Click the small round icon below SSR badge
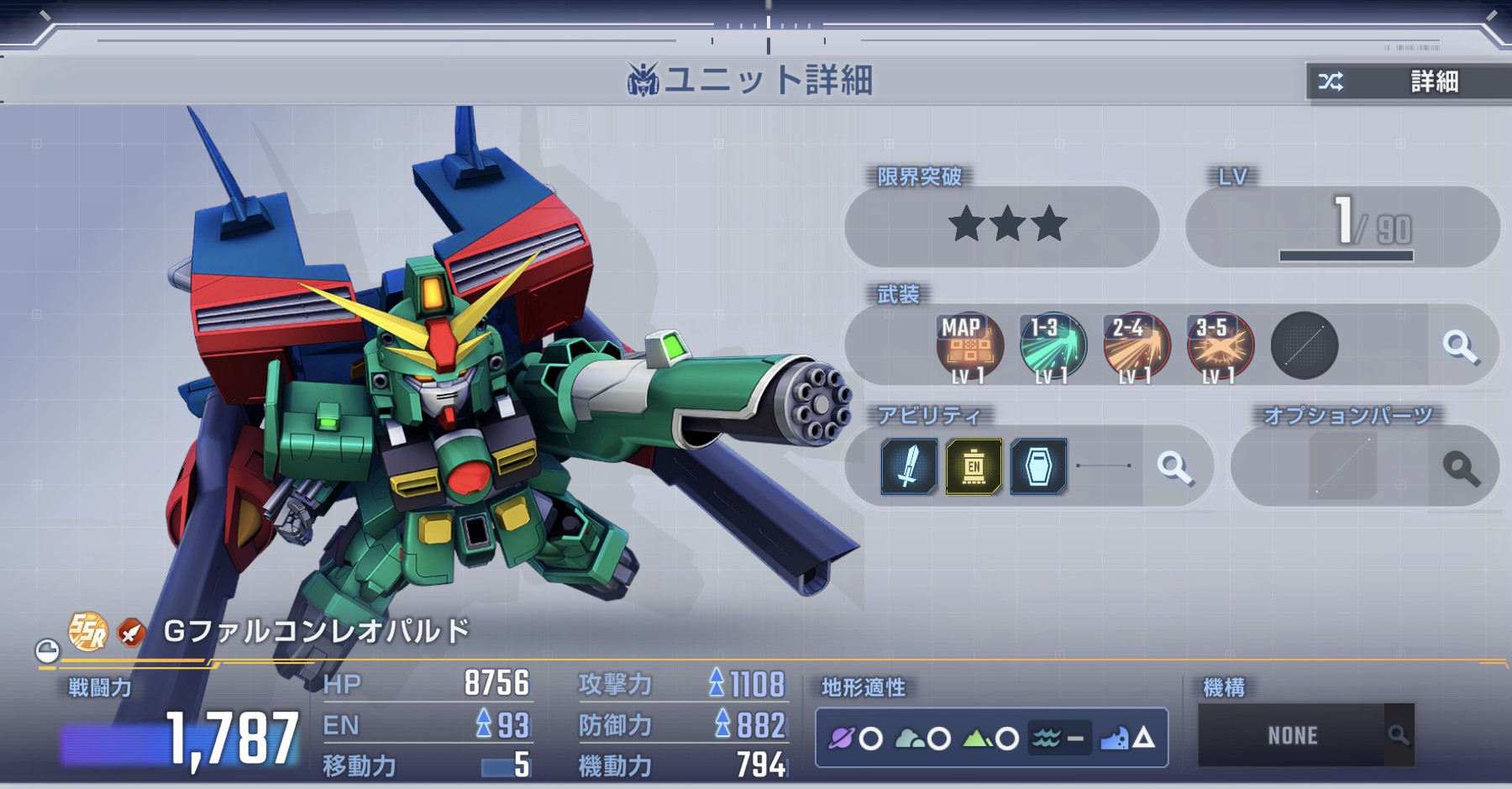The width and height of the screenshot is (1512, 789). click(x=48, y=651)
